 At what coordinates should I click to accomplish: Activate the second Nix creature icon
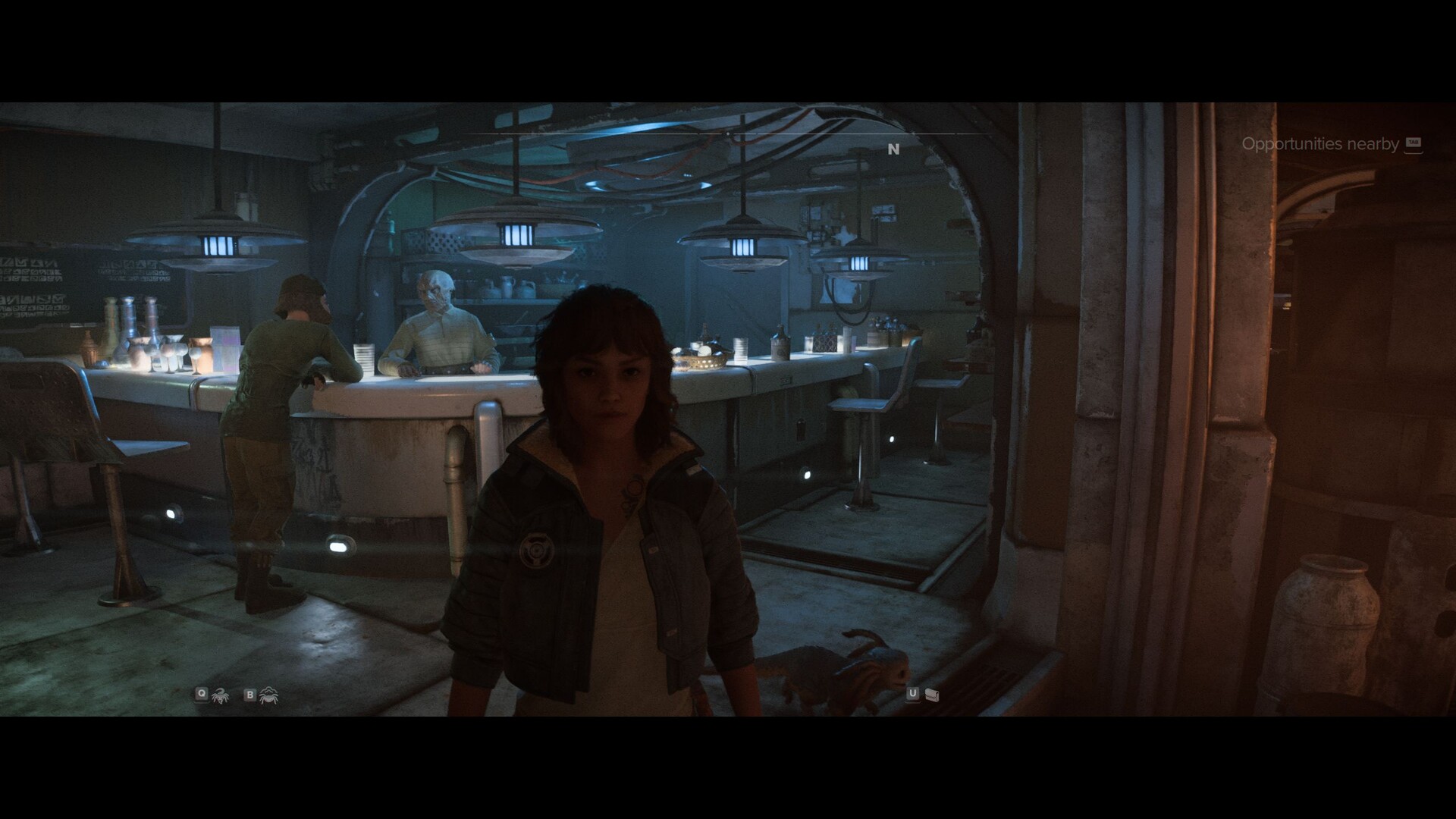coord(268,694)
